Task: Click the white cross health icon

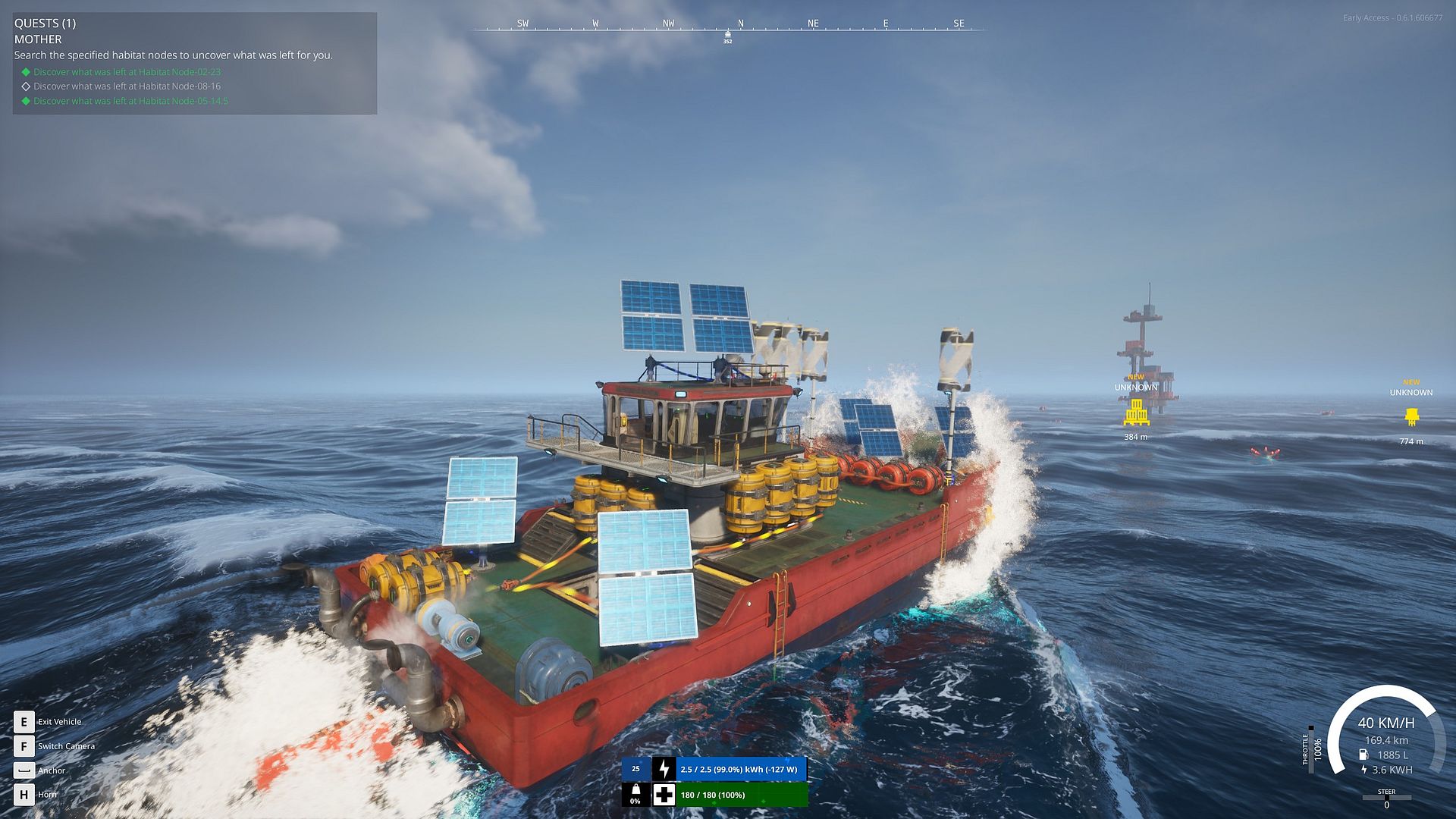Action: coord(664,795)
